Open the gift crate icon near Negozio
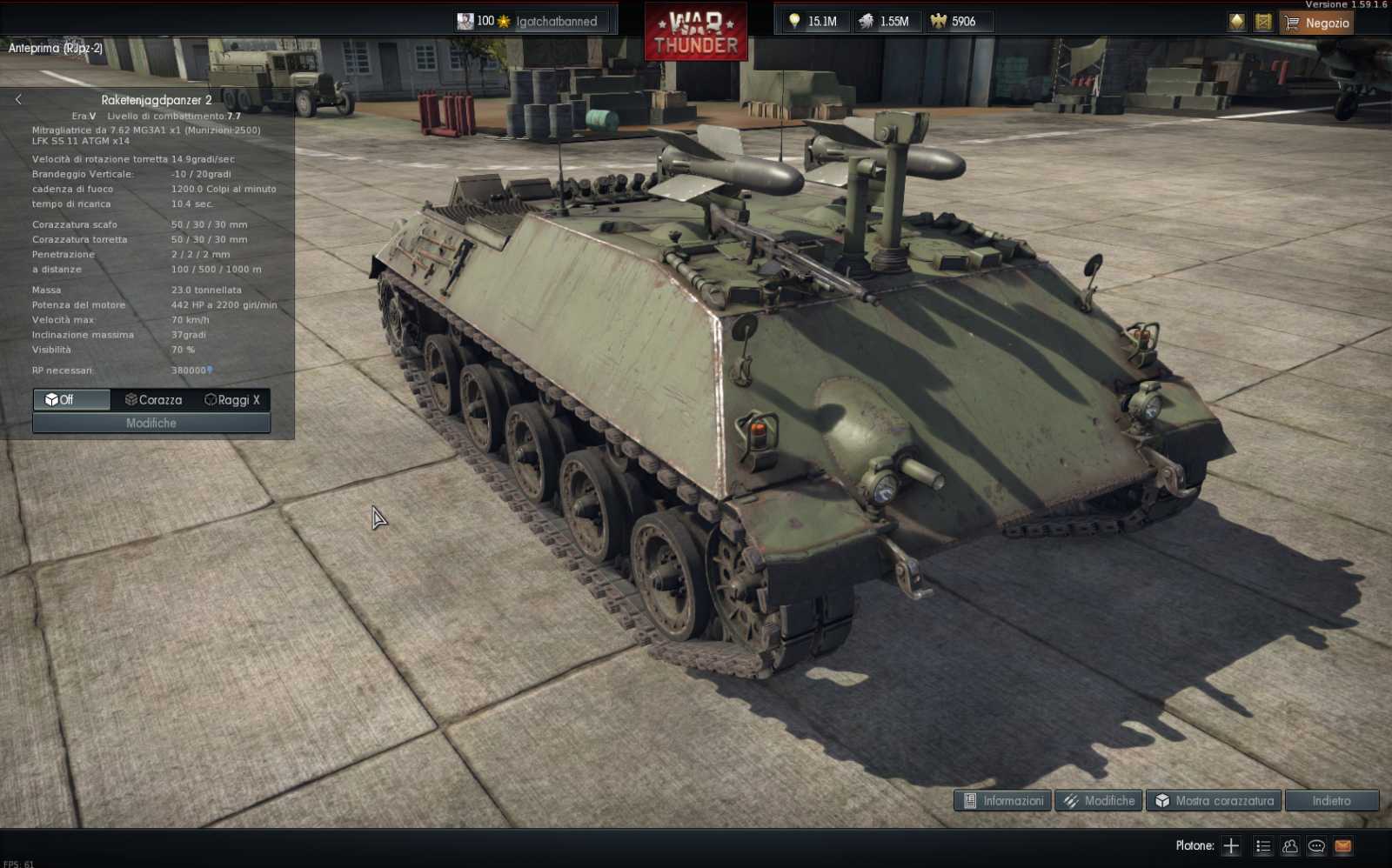 click(1262, 22)
